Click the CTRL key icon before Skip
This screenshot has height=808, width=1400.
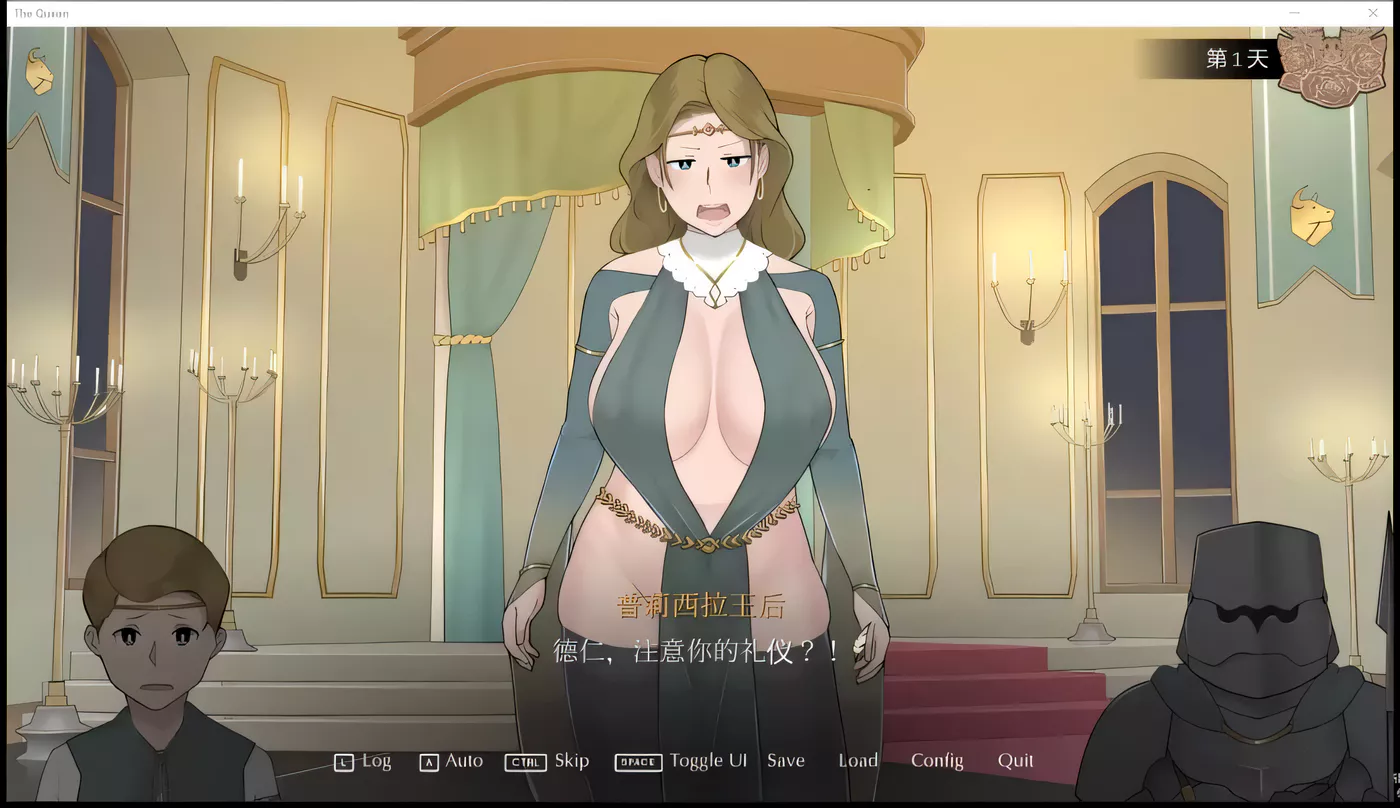pos(523,761)
